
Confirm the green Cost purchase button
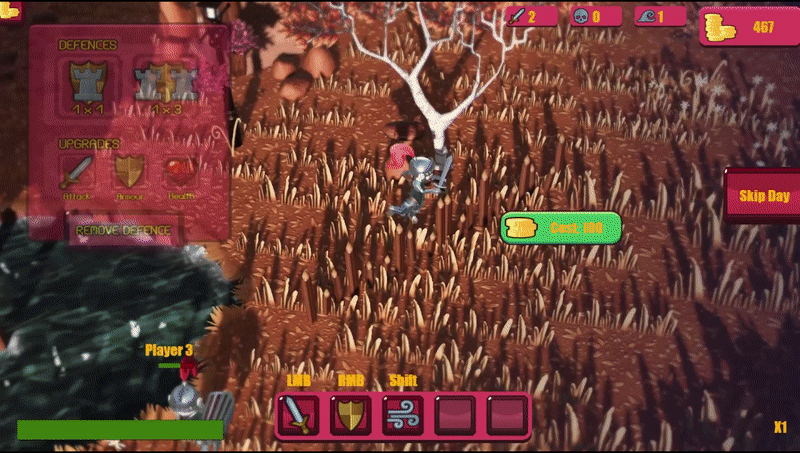tap(561, 228)
